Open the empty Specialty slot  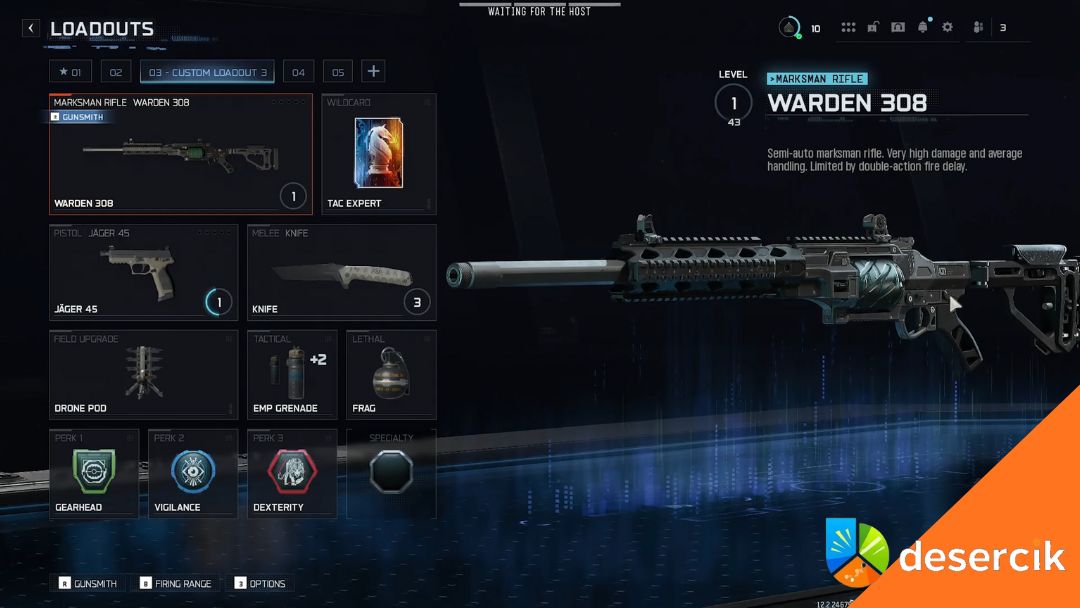pyautogui.click(x=391, y=473)
